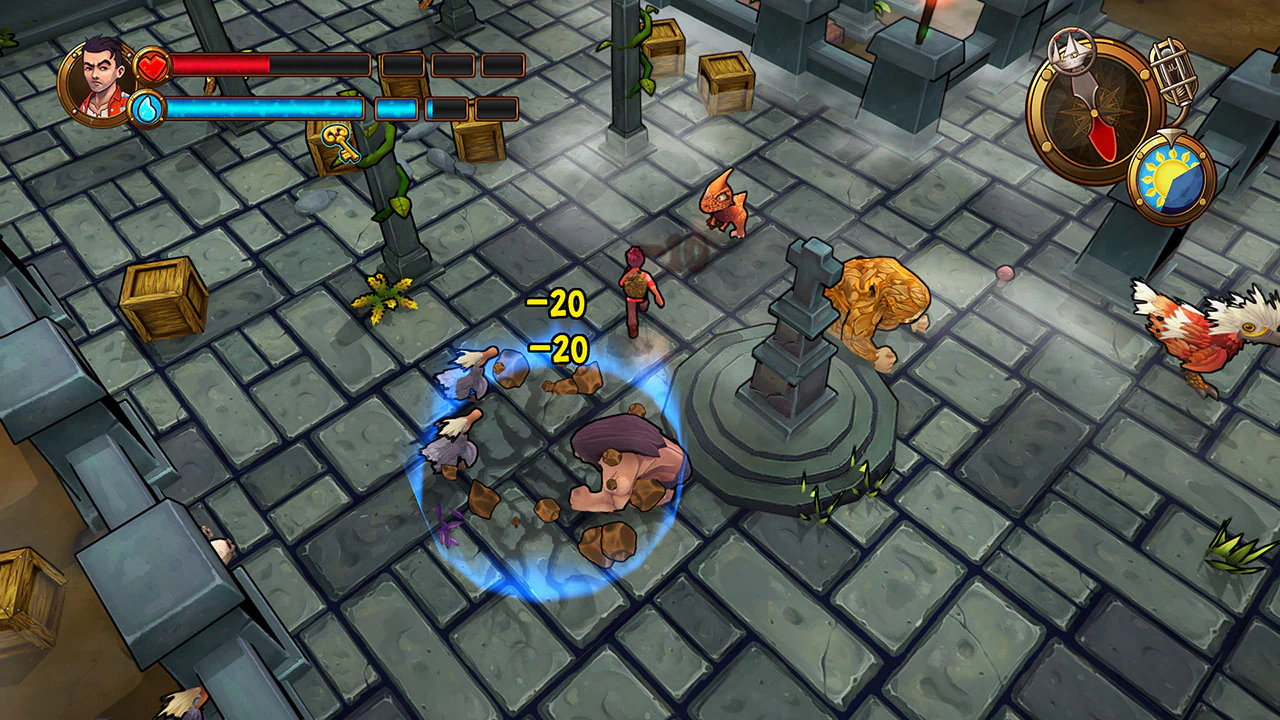Click the ship marker on the compass
The height and width of the screenshot is (720, 1280).
[1070, 53]
